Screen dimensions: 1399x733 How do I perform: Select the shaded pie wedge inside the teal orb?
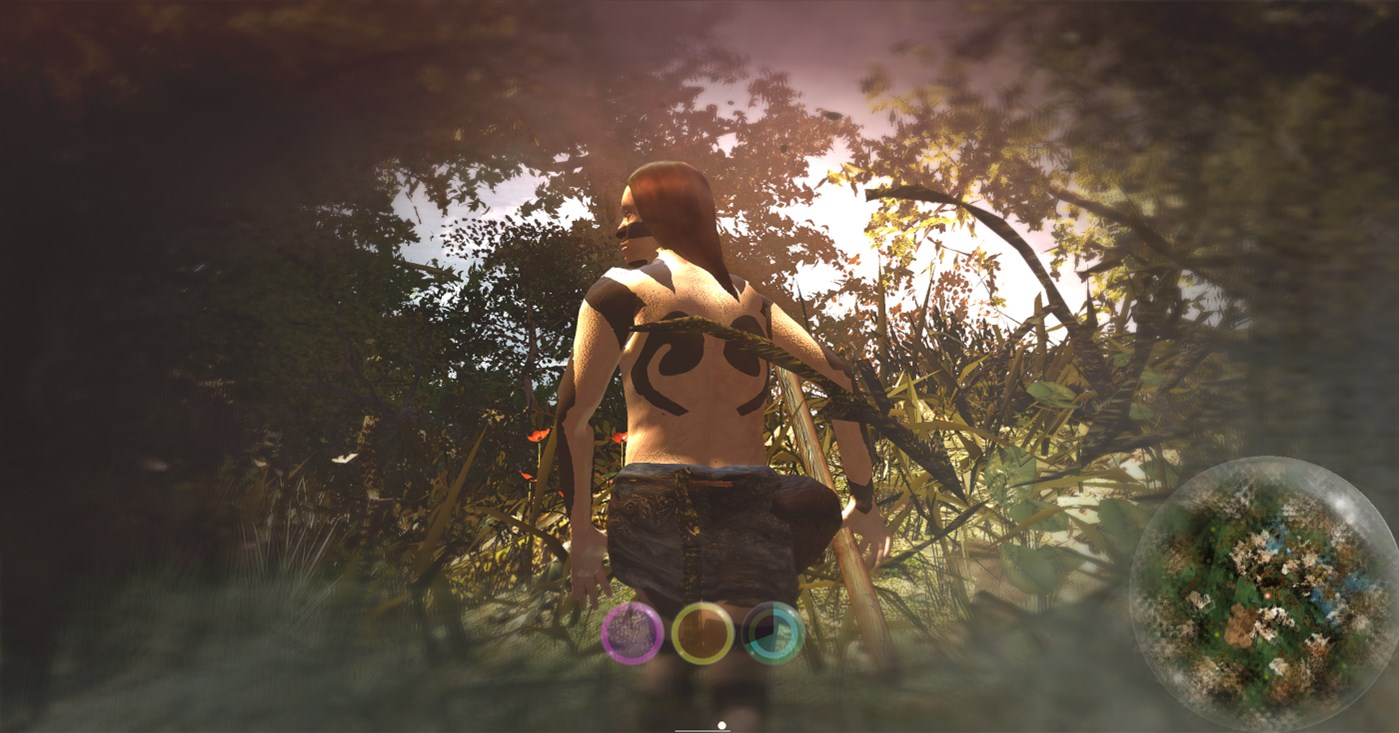pyautogui.click(x=759, y=623)
